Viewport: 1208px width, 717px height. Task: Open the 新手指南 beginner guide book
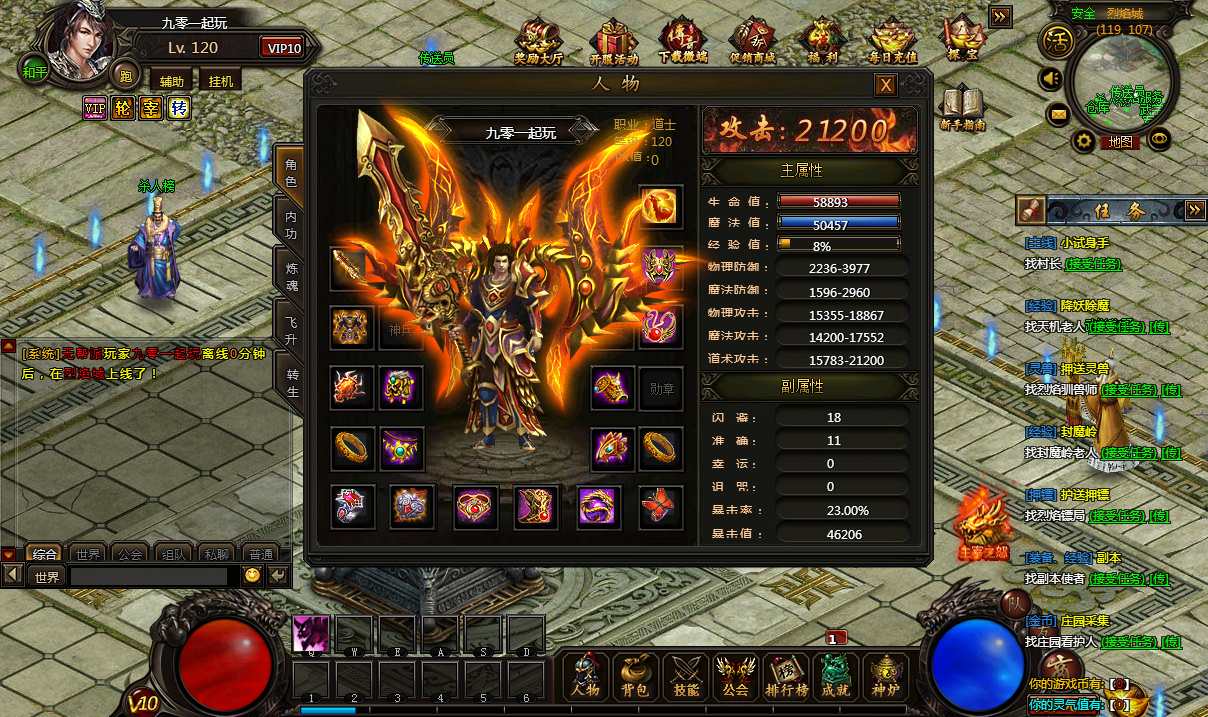pos(963,109)
